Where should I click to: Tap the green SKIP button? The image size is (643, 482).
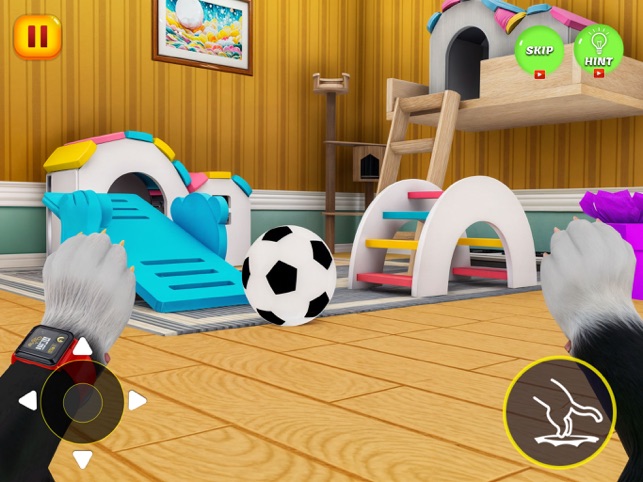click(539, 51)
